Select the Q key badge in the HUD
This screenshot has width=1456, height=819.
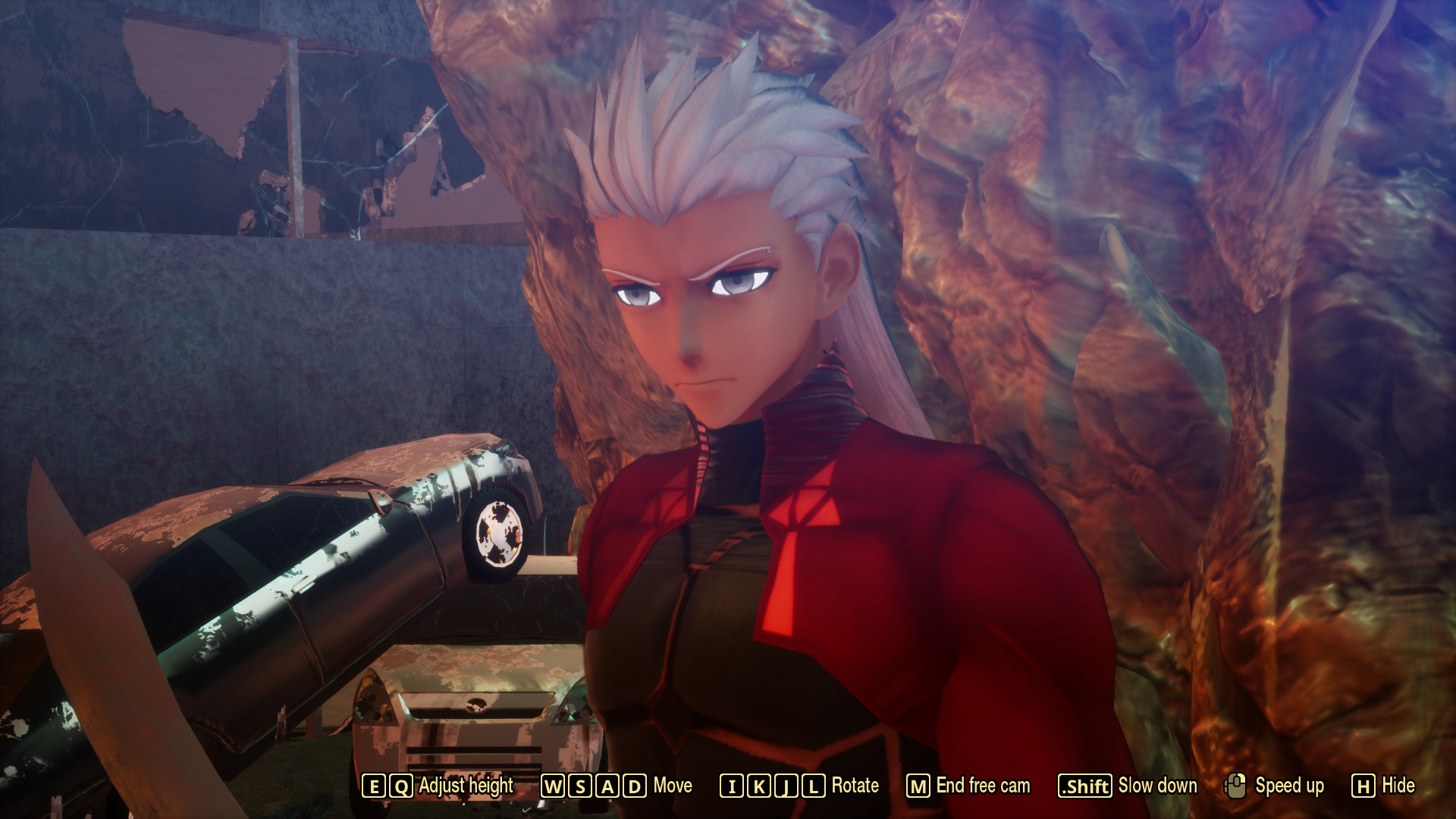pyautogui.click(x=400, y=787)
